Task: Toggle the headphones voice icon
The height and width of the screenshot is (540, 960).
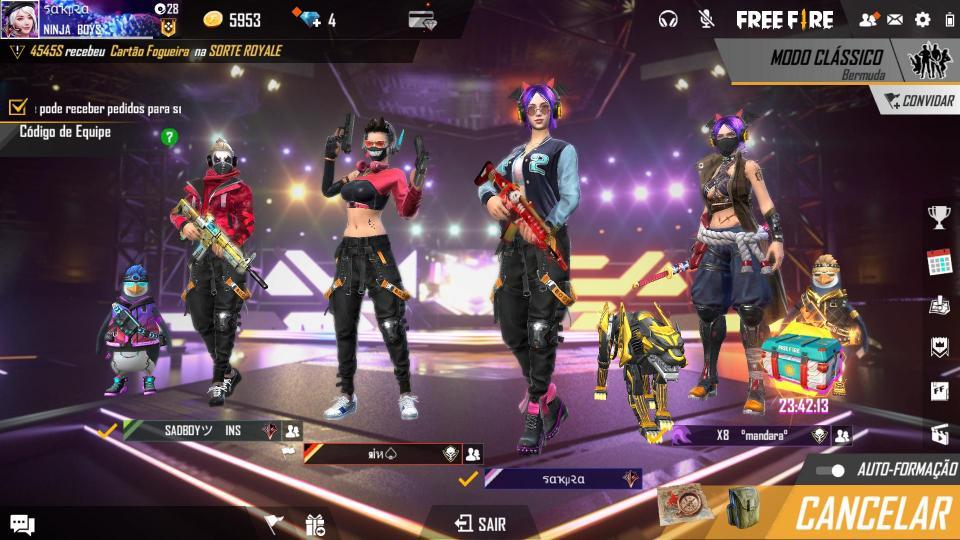Action: tap(668, 19)
